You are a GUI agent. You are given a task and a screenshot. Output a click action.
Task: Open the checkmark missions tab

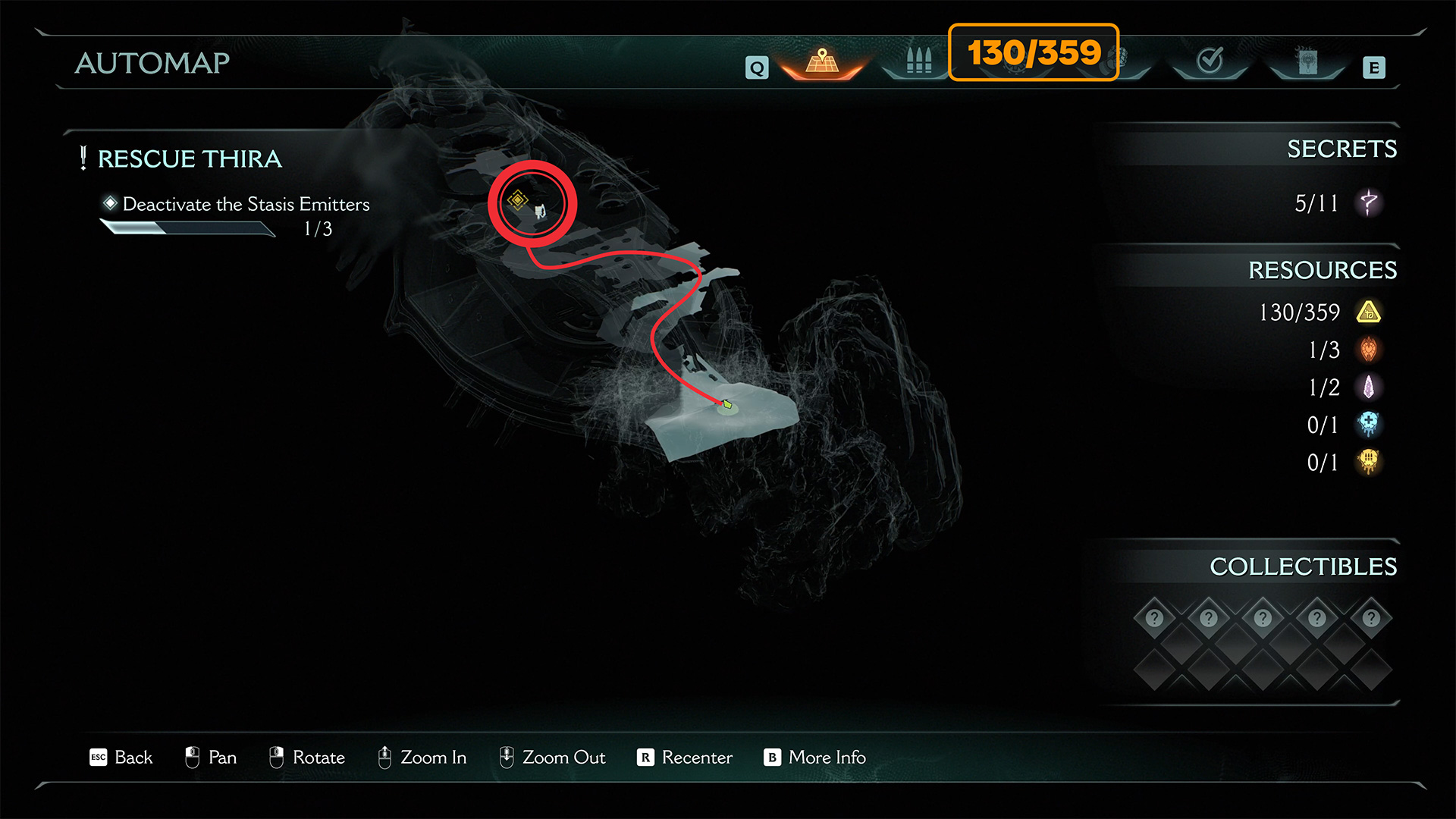pos(1210,60)
